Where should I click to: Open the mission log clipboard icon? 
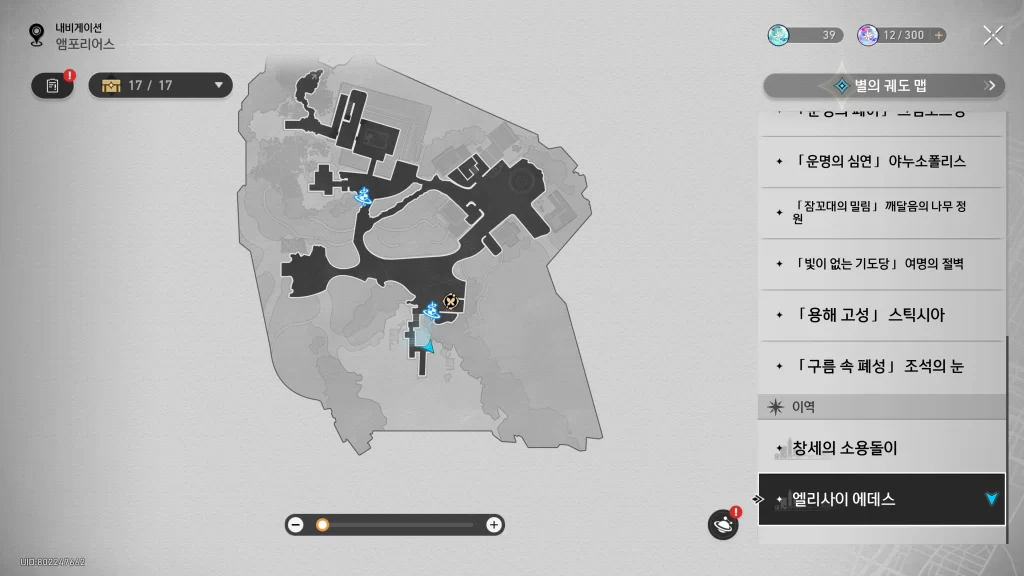pos(53,85)
